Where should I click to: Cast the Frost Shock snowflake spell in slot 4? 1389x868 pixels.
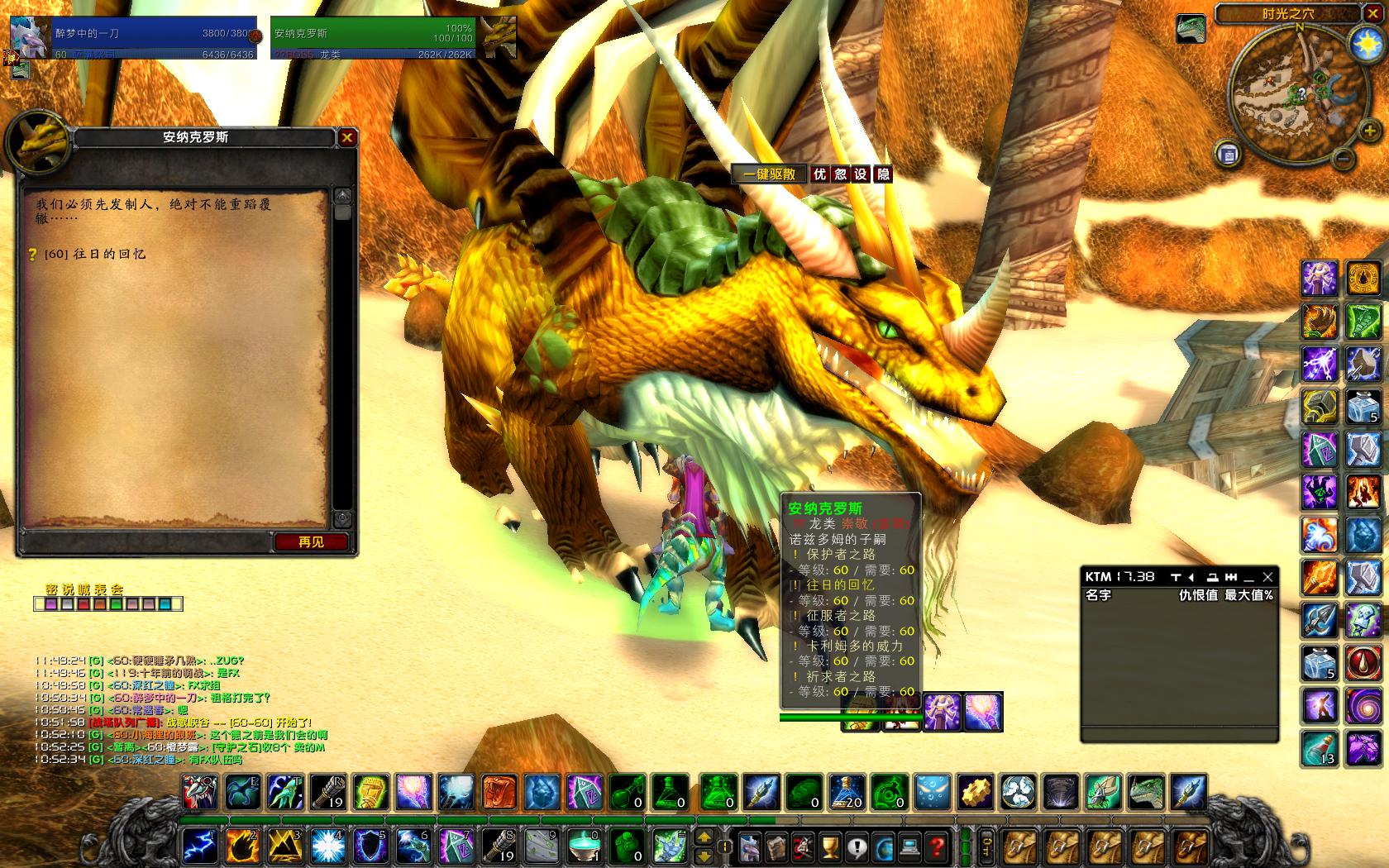[x=327, y=845]
